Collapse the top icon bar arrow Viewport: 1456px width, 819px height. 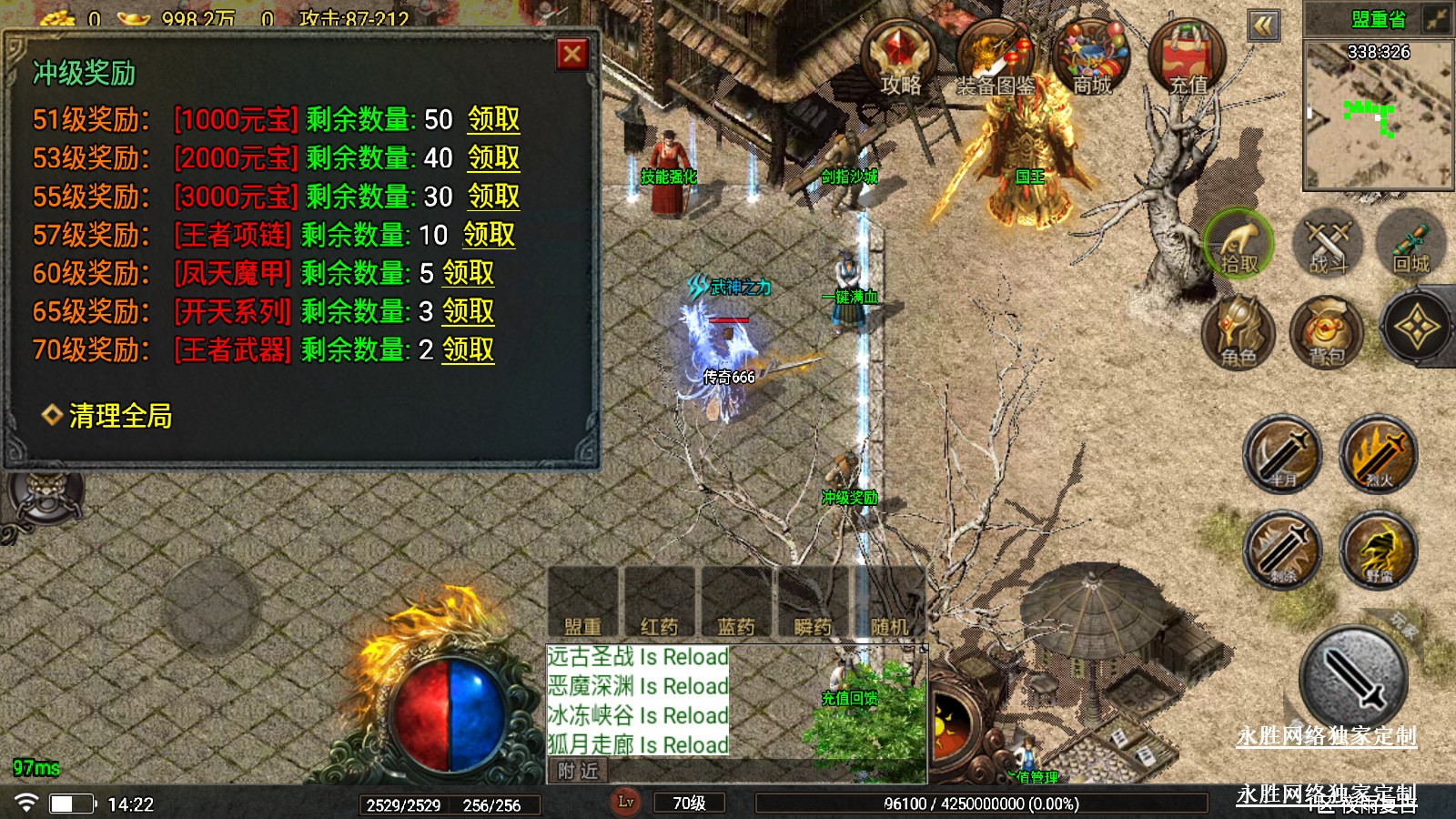[x=1264, y=25]
